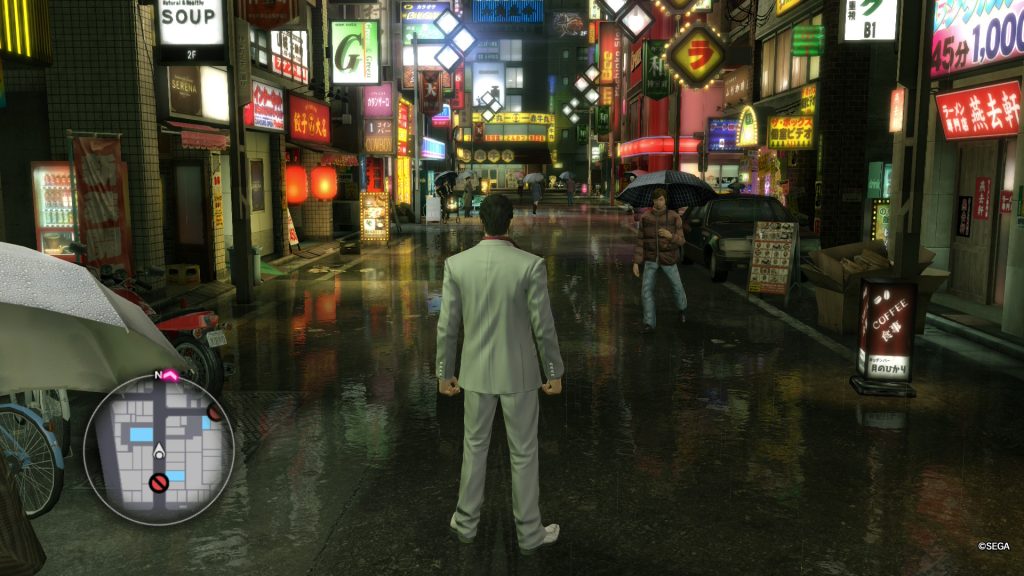This screenshot has width=1024, height=576.
Task: Click the red no-entry marker at the minimap's edge
Action: point(215,412)
